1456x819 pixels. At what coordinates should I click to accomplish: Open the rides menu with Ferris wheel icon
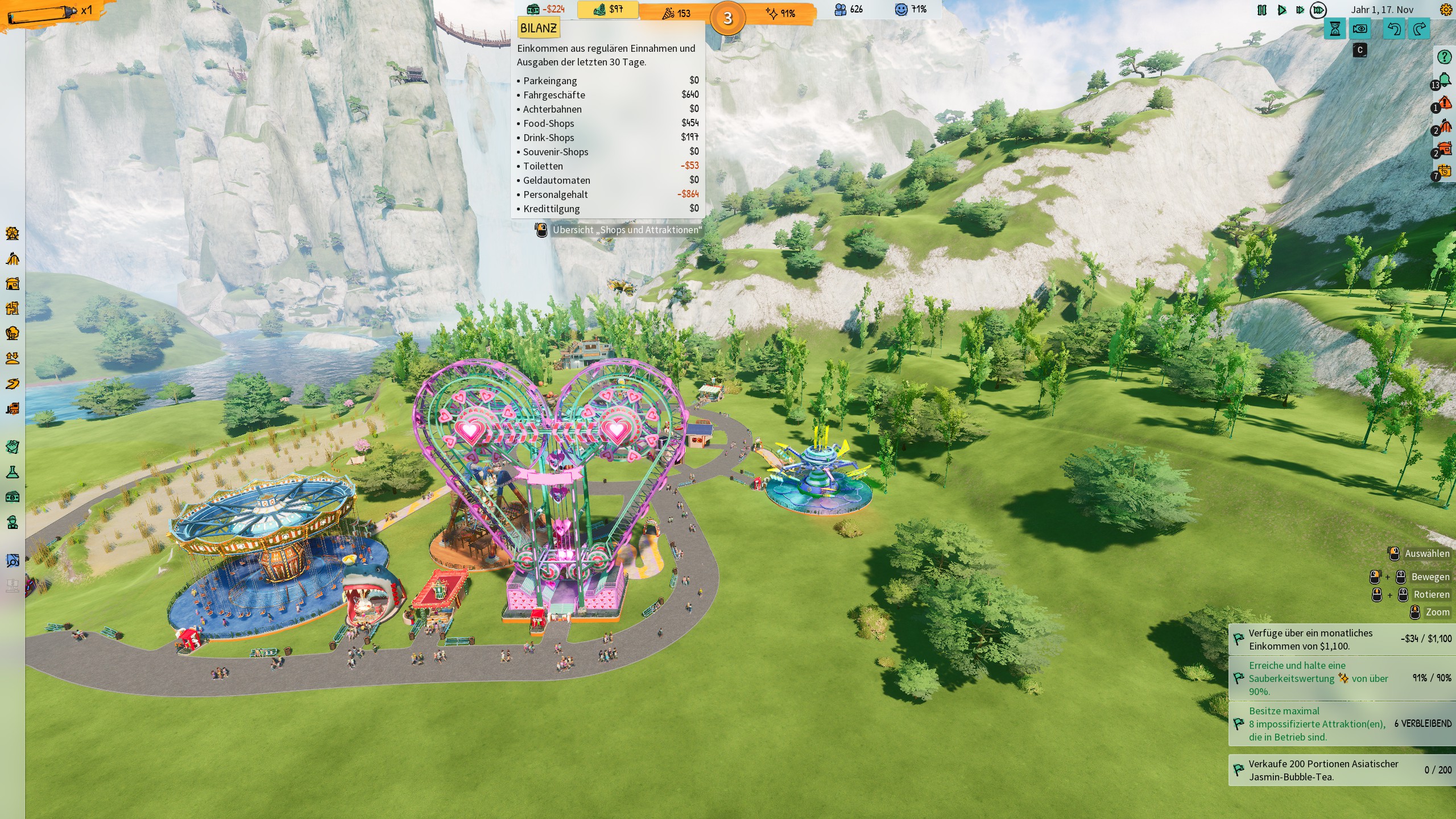click(13, 233)
